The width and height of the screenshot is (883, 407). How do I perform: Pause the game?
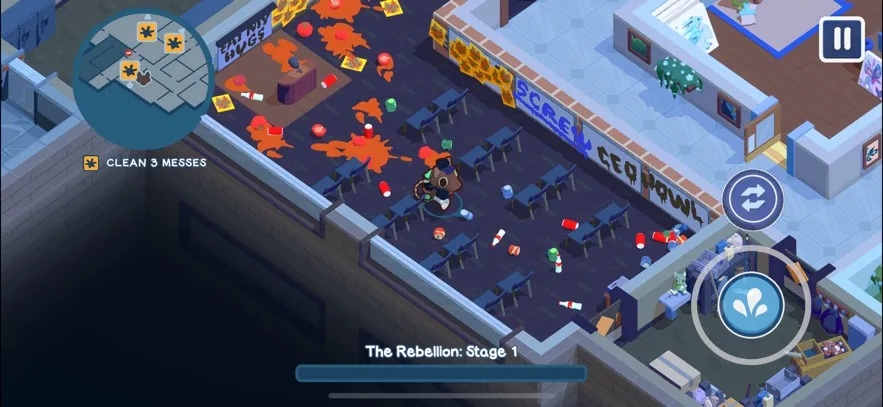pyautogui.click(x=841, y=40)
